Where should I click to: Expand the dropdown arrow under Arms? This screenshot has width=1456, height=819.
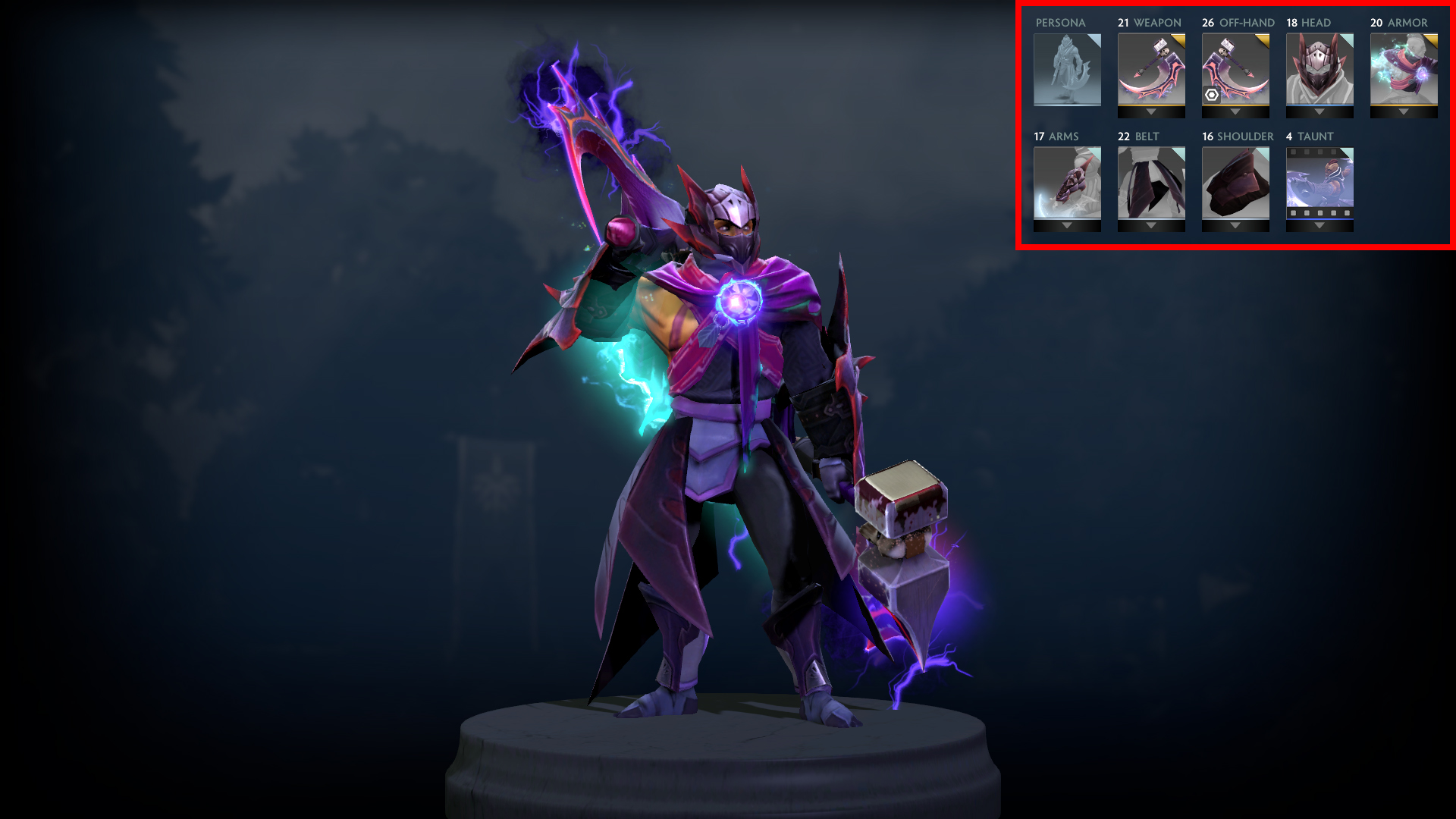(x=1067, y=226)
